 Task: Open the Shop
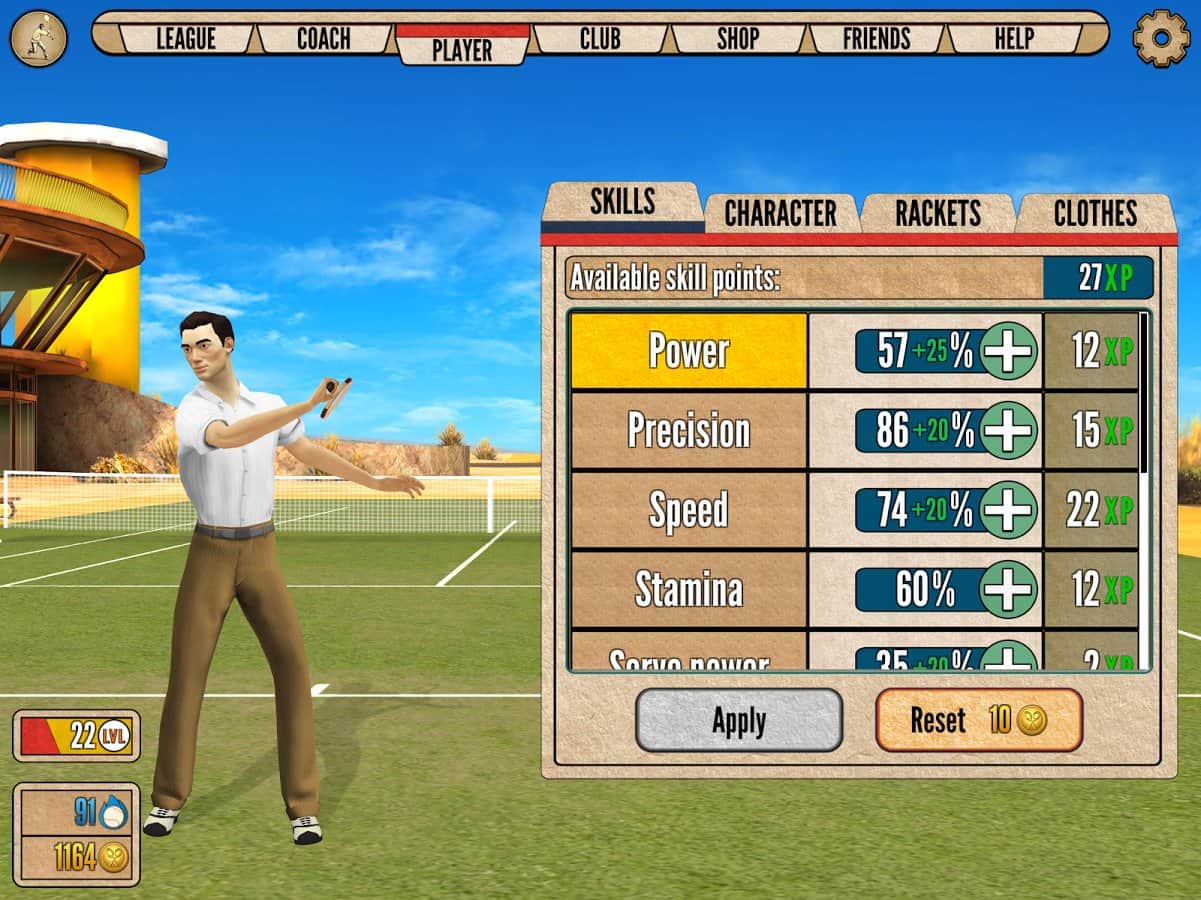[x=738, y=39]
